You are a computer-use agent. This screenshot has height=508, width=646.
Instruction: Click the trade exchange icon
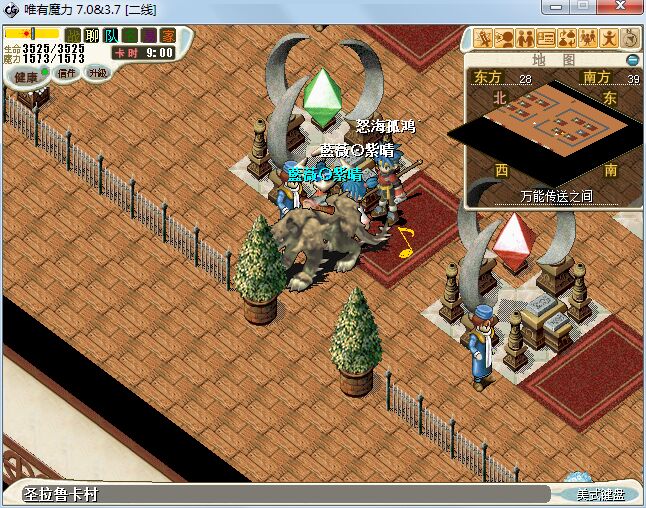[x=567, y=39]
